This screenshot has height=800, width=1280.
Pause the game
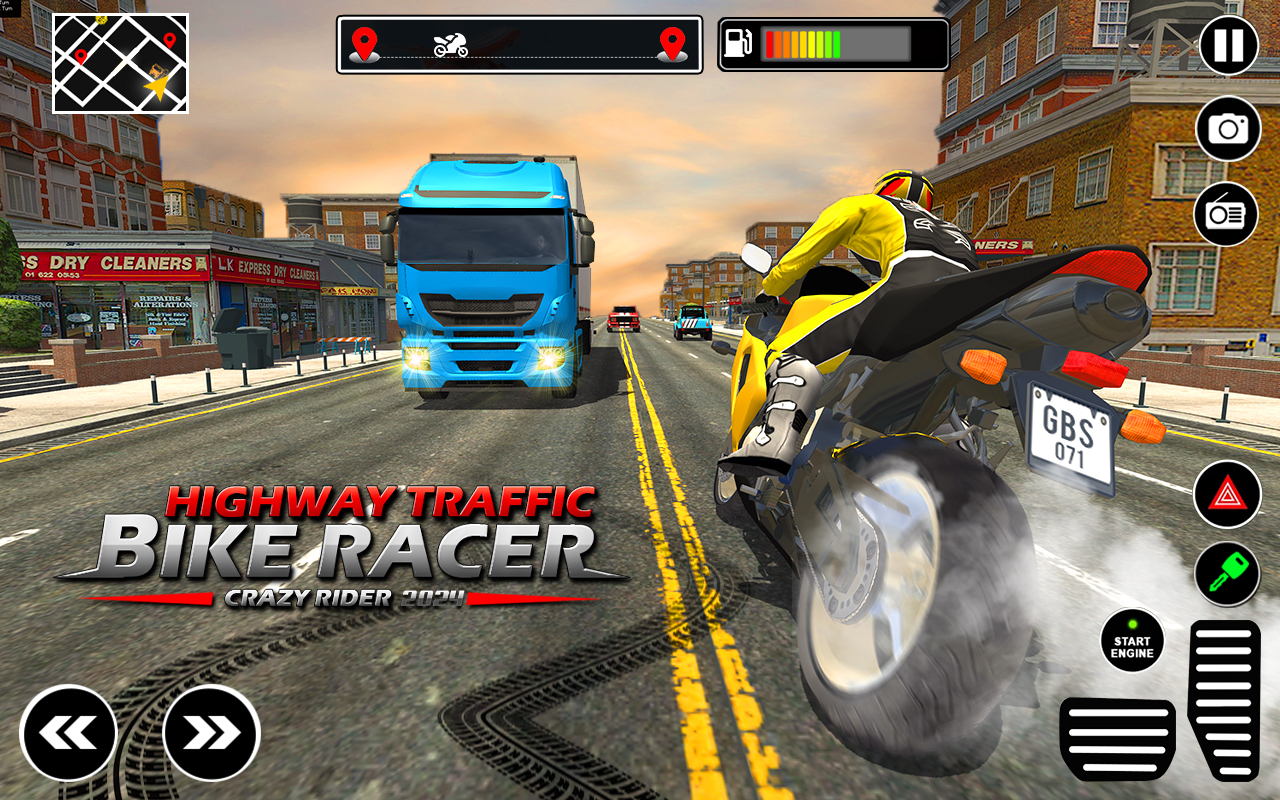point(1228,44)
